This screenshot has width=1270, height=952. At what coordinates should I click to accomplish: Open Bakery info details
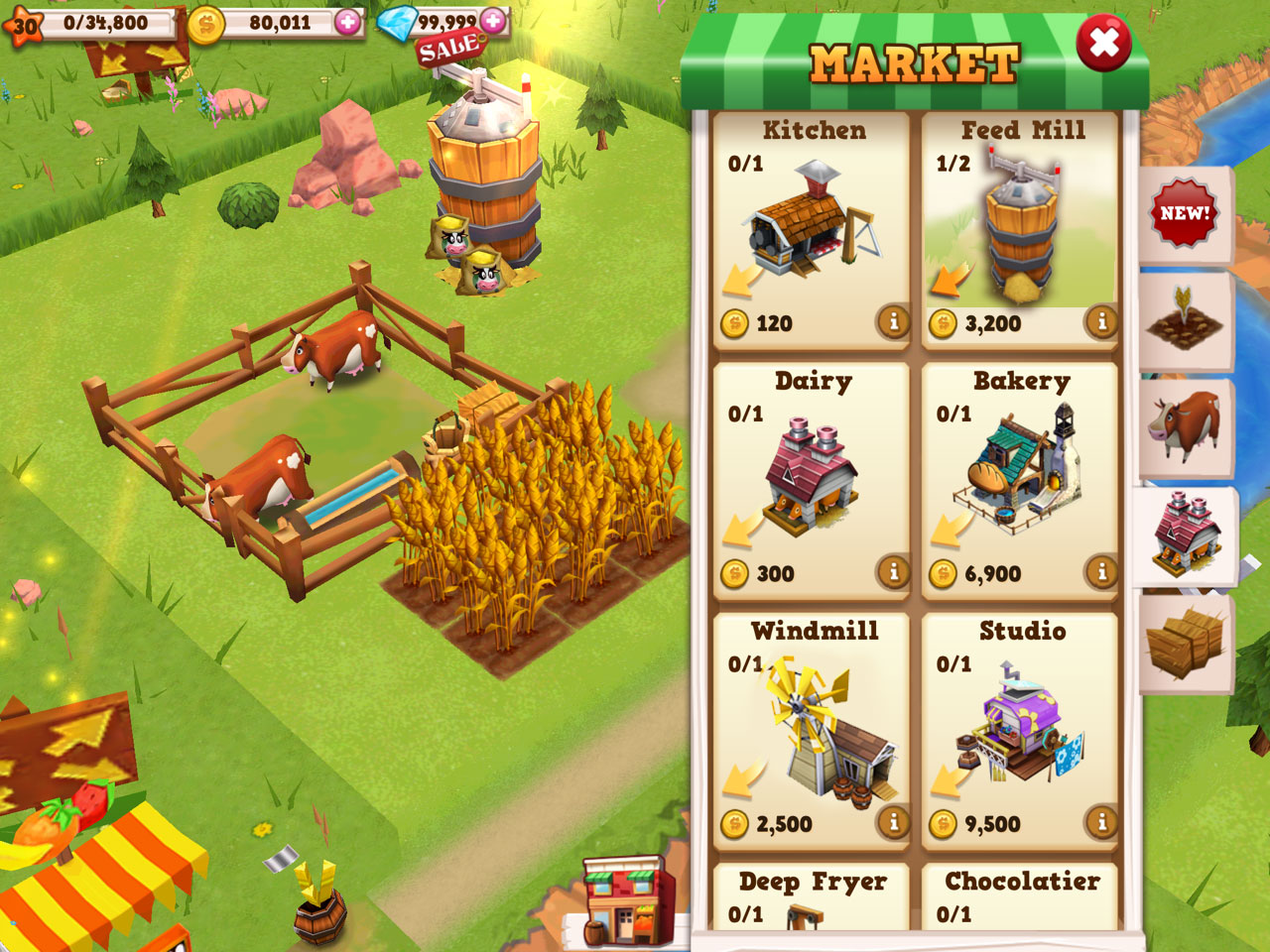click(1101, 571)
